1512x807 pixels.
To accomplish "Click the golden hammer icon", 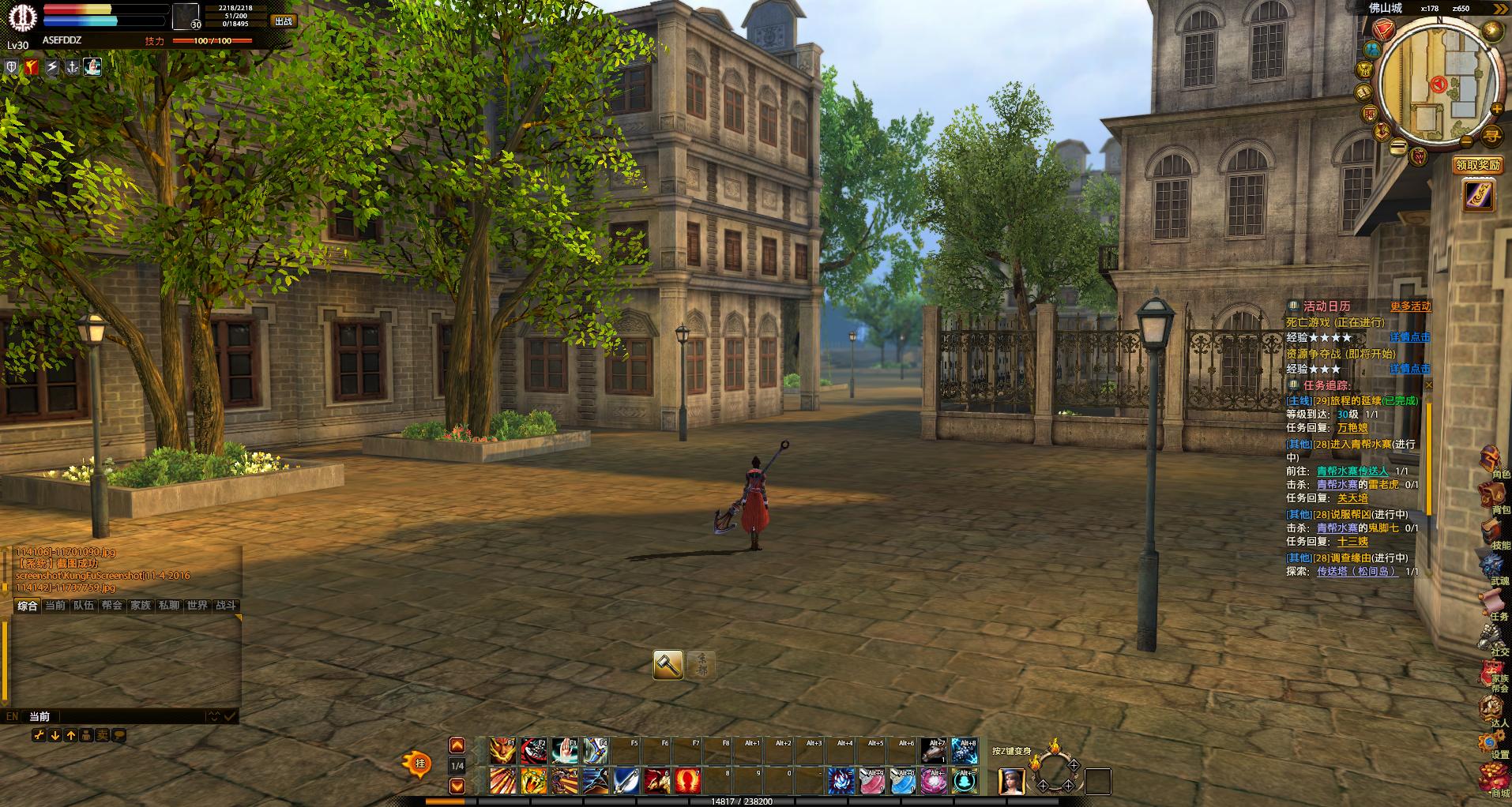I will pos(668,665).
